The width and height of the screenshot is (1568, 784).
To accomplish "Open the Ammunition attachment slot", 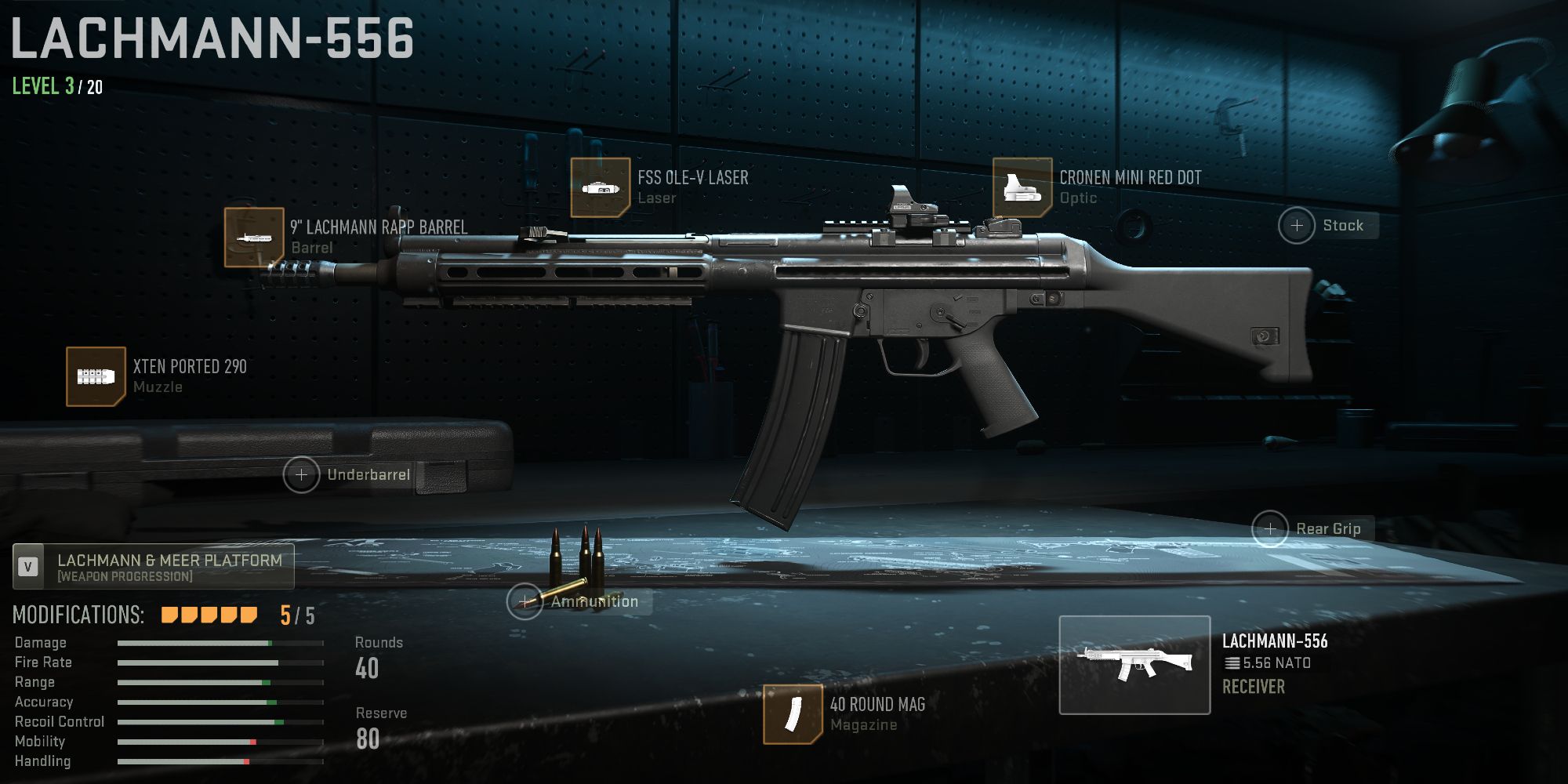I will click(524, 602).
